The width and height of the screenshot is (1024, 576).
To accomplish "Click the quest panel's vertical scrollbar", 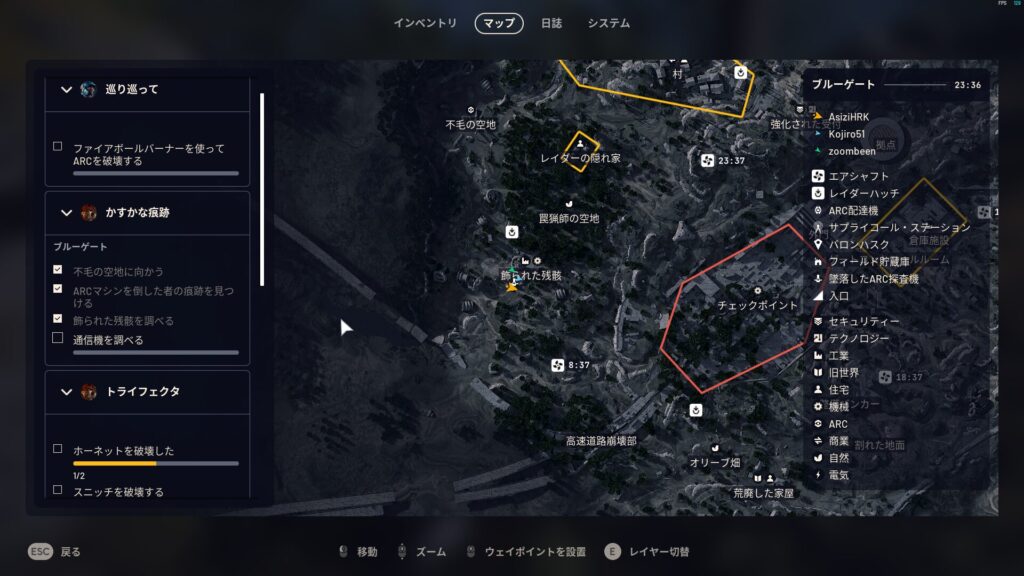I will pos(262,190).
